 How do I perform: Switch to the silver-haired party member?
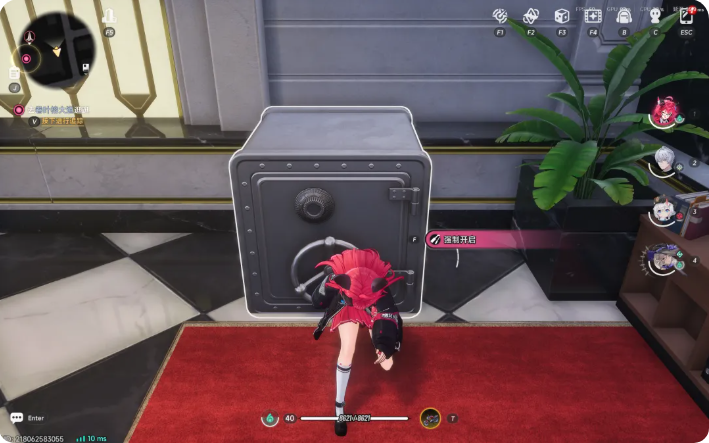pos(664,160)
